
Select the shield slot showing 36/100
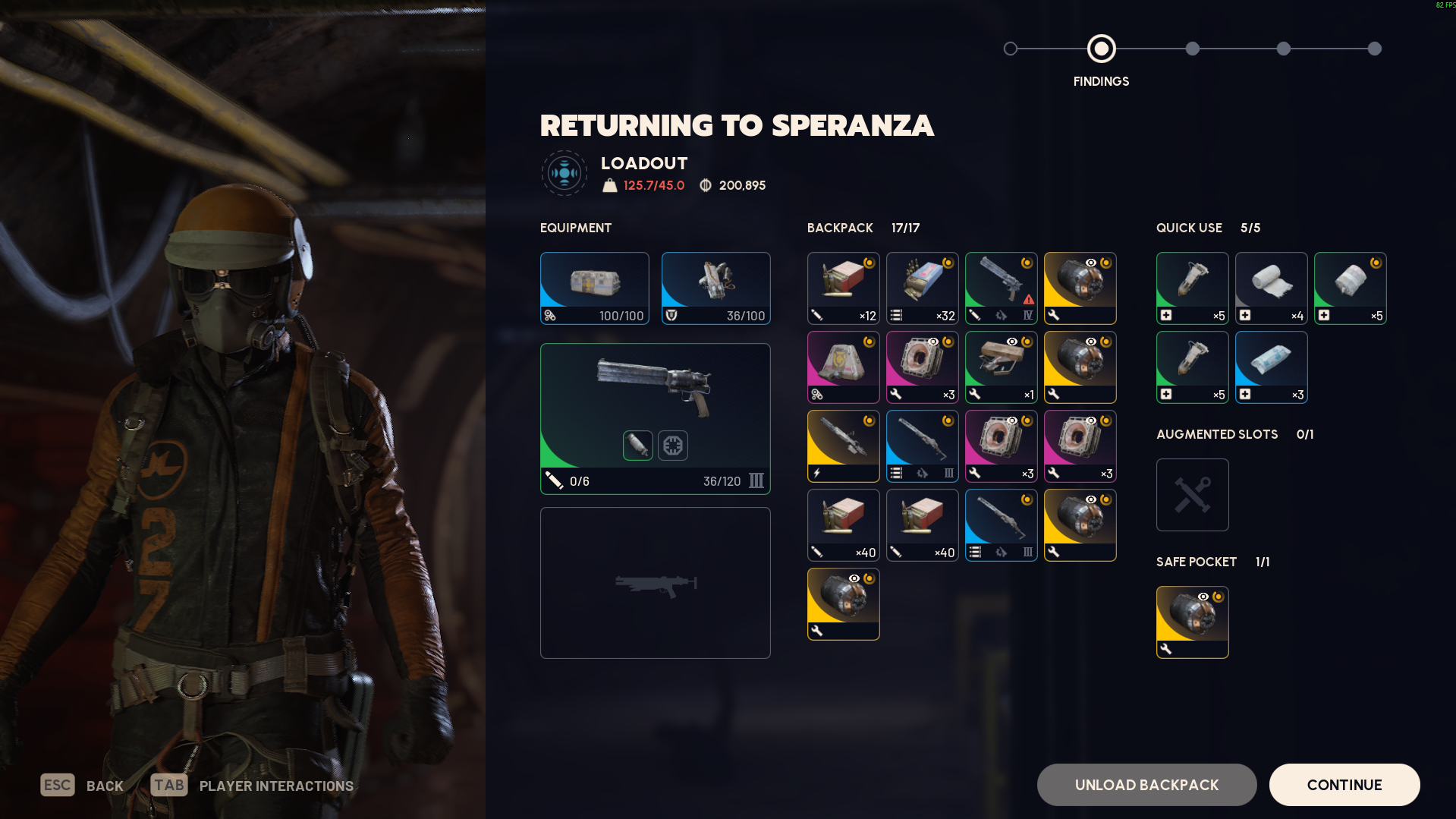[715, 288]
